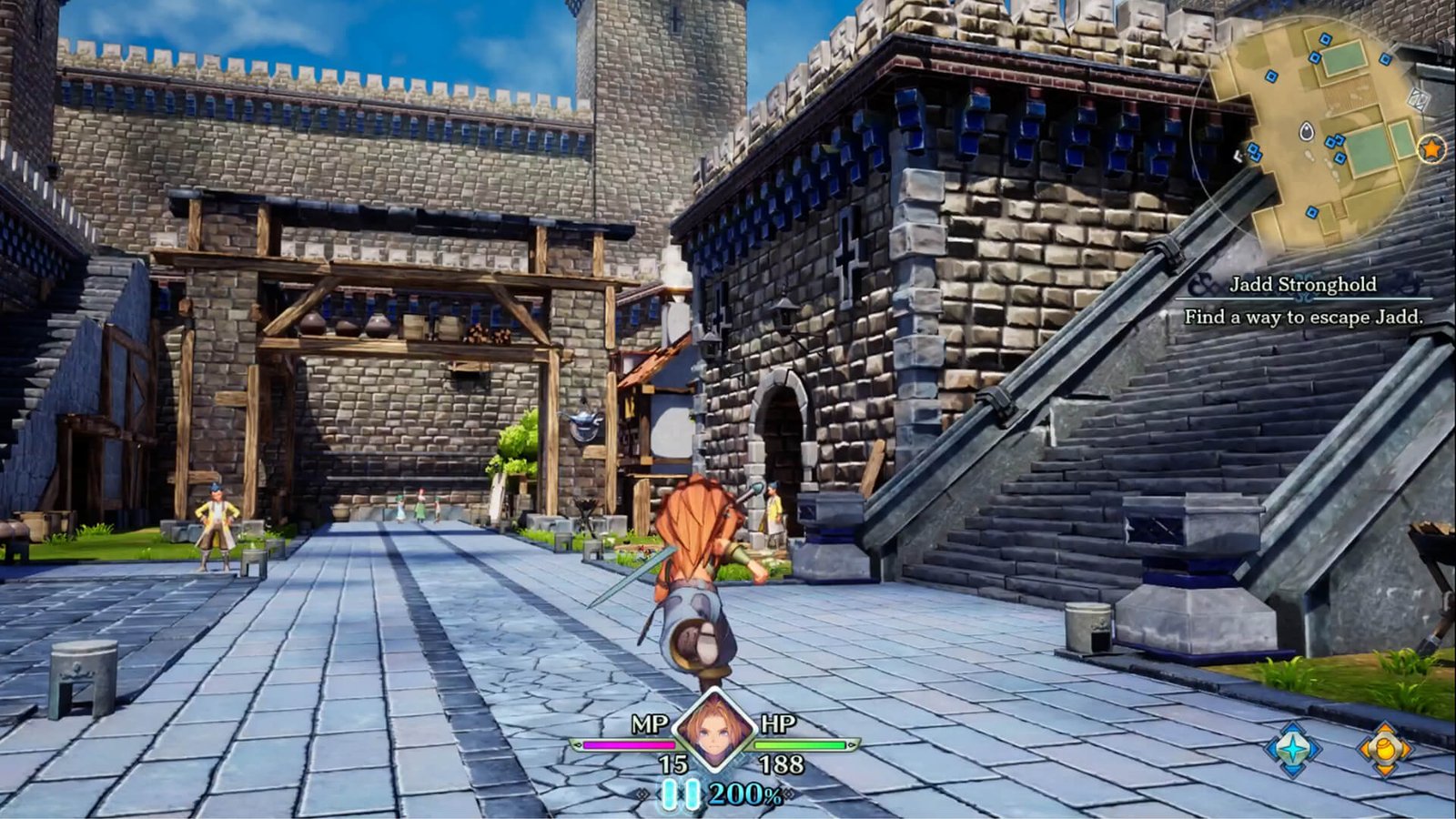Click the green HP bar
The image size is (1456, 819).
point(801,745)
